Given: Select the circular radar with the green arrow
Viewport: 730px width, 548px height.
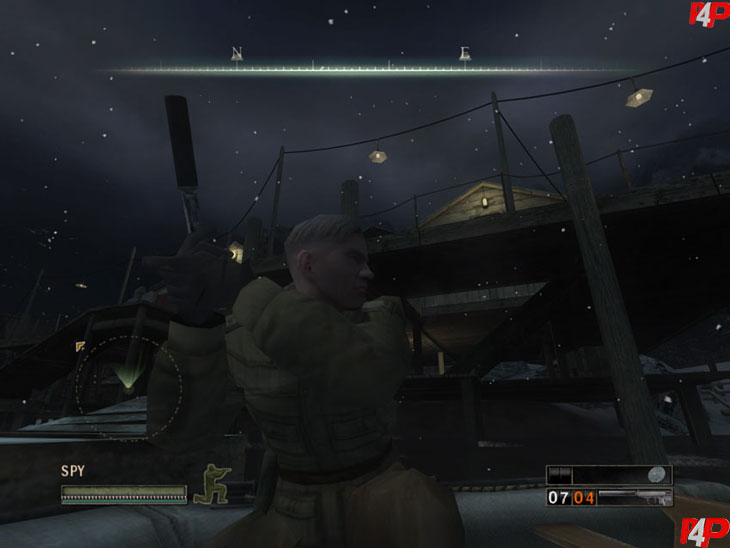Looking at the screenshot, I should [x=128, y=379].
